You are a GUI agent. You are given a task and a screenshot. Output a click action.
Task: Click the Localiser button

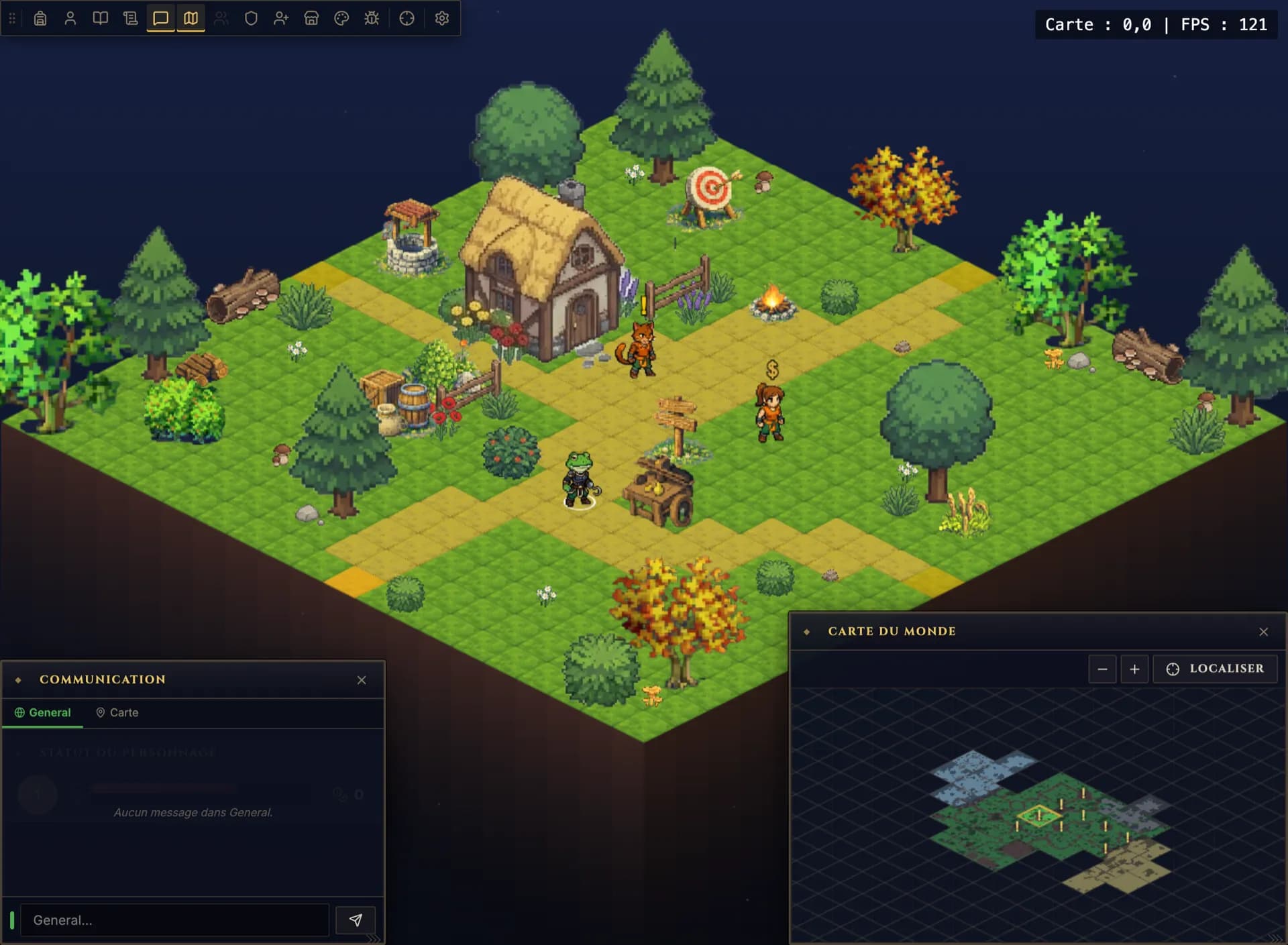pyautogui.click(x=1215, y=669)
